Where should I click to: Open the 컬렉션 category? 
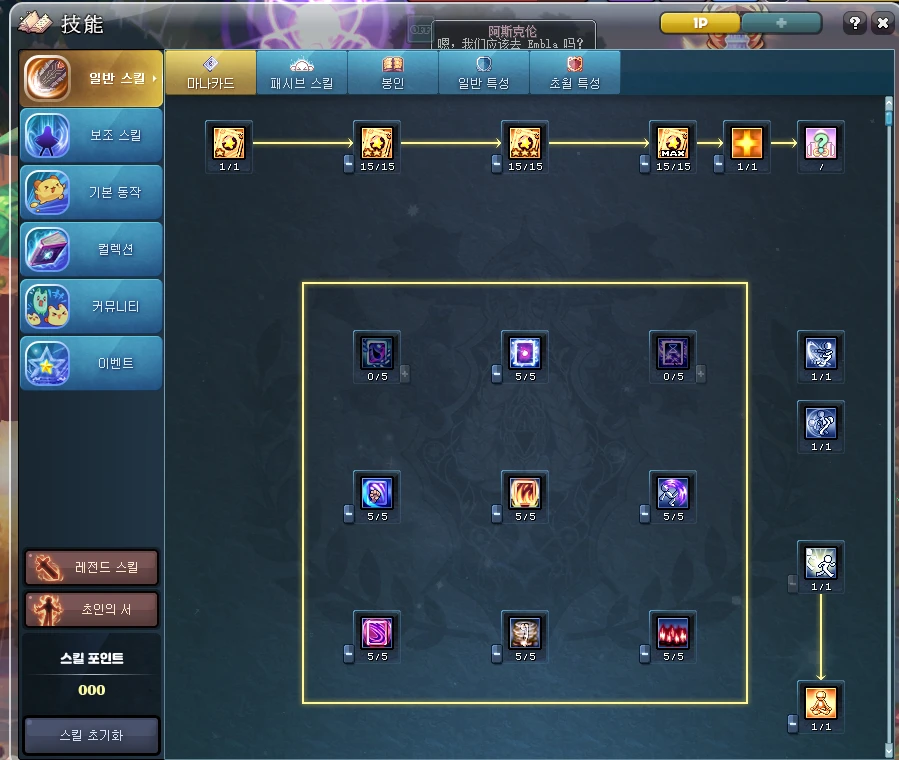point(92,250)
